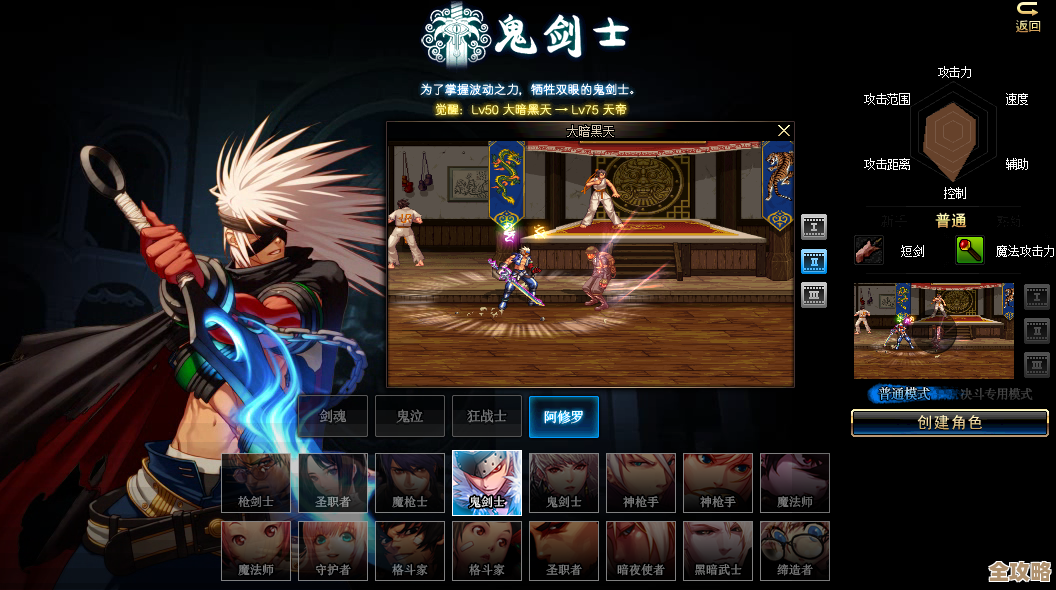The width and height of the screenshot is (1056, 590).
Task: Go back with the 返回 button
Action: coord(1028,16)
